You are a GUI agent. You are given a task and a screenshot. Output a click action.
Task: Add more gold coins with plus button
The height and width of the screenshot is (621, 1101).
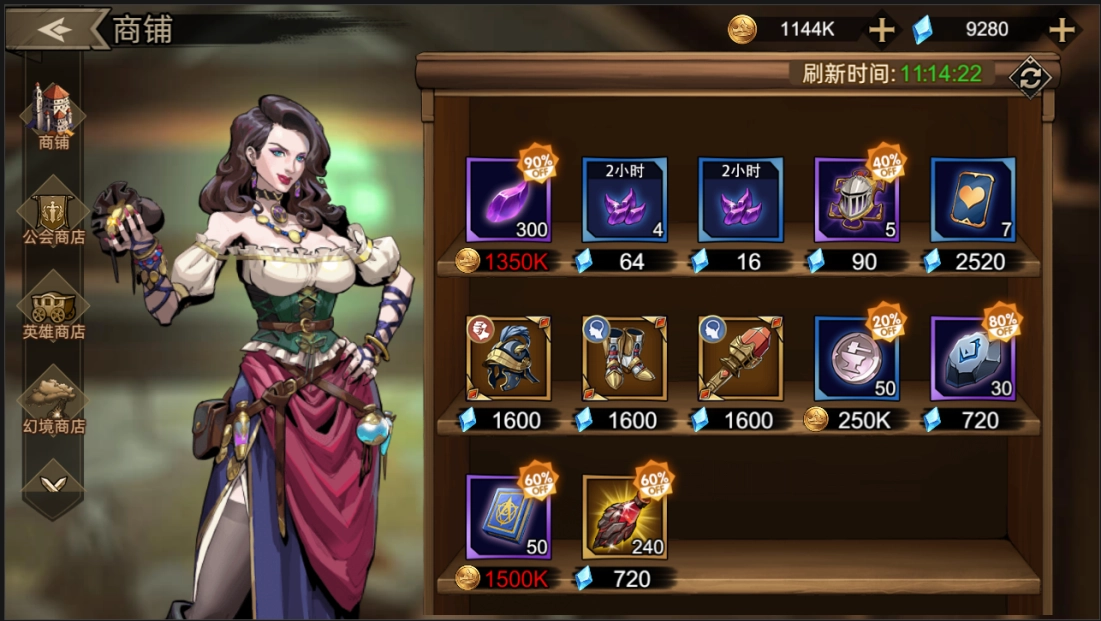(x=881, y=30)
